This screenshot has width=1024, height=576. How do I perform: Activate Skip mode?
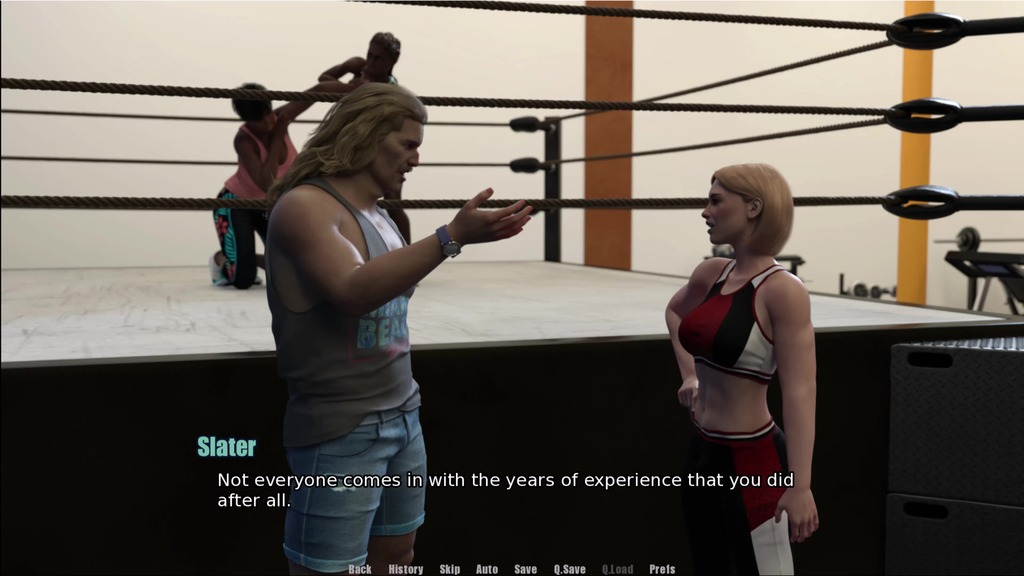[450, 569]
